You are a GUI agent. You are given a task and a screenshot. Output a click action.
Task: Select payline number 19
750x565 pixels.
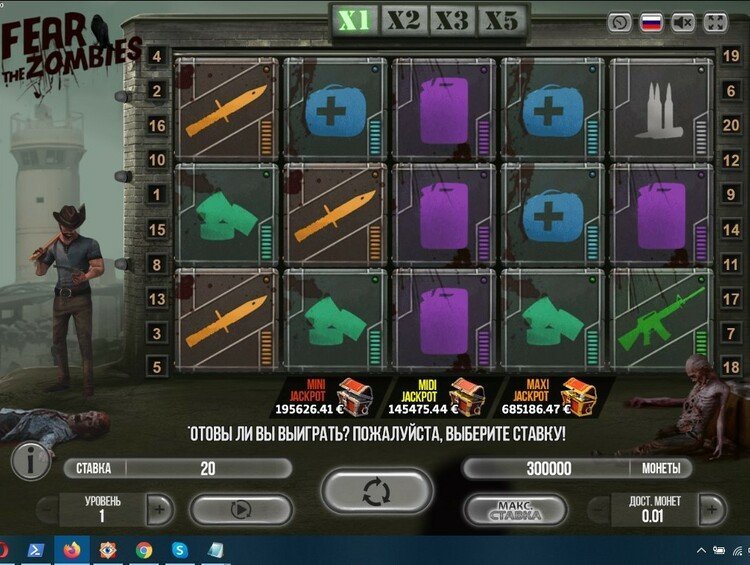(731, 56)
